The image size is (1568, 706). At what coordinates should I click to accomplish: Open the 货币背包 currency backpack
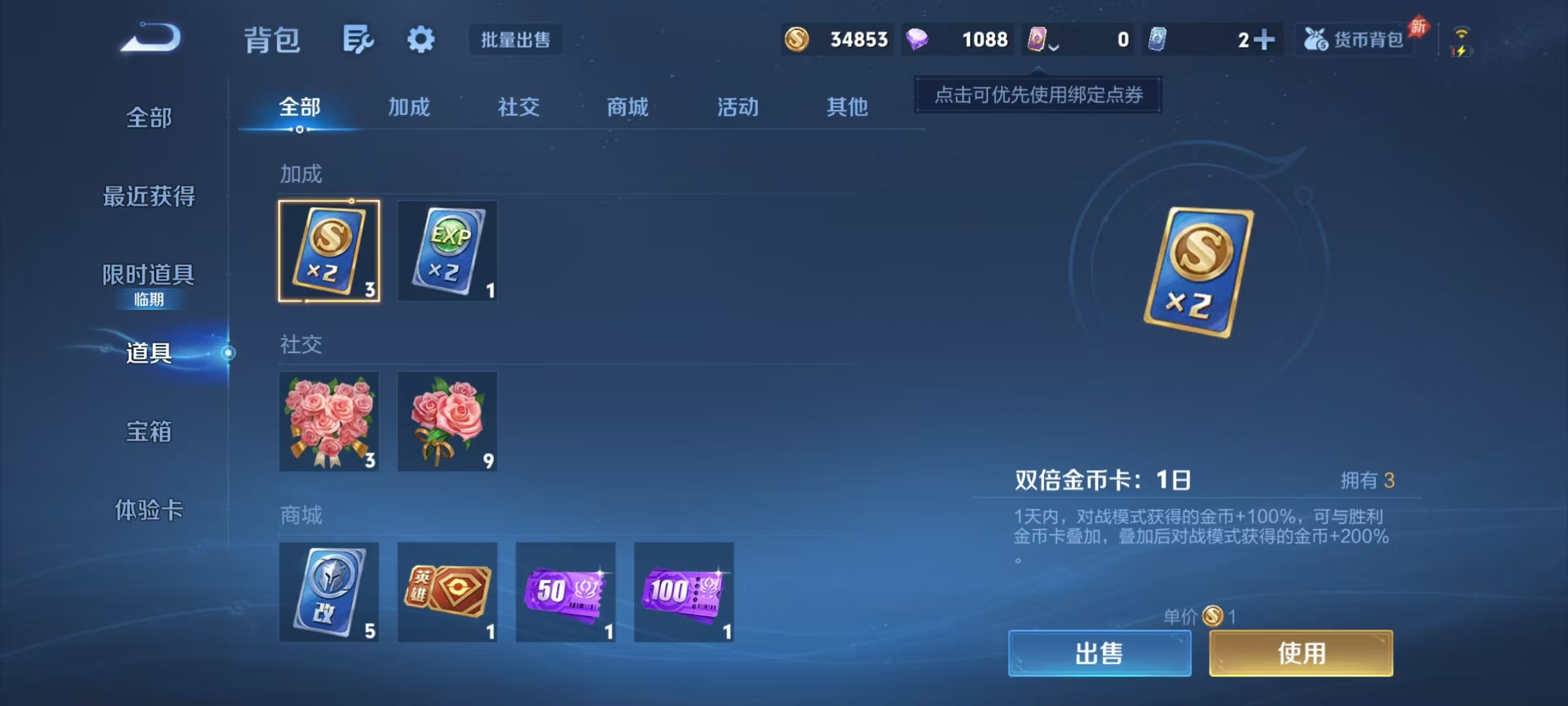1354,39
